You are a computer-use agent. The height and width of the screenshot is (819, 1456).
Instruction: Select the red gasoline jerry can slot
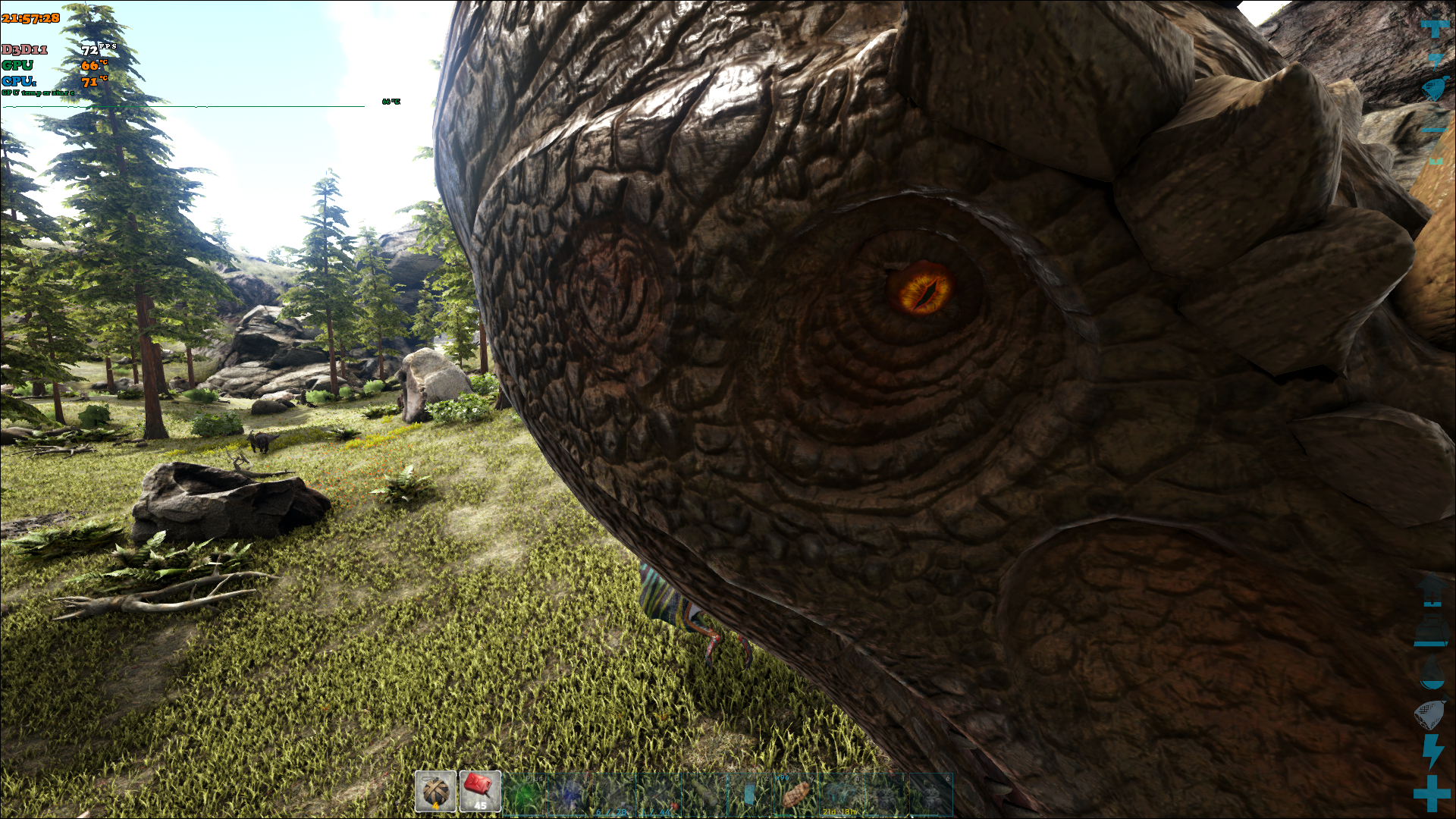coord(480,792)
